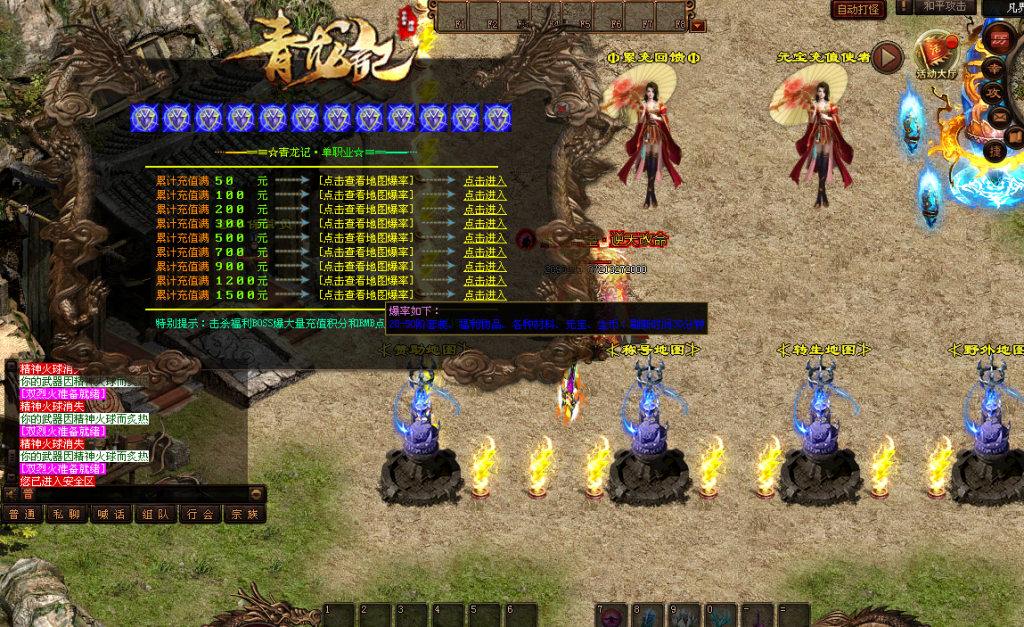Click the round play-arrow button

(x=886, y=58)
